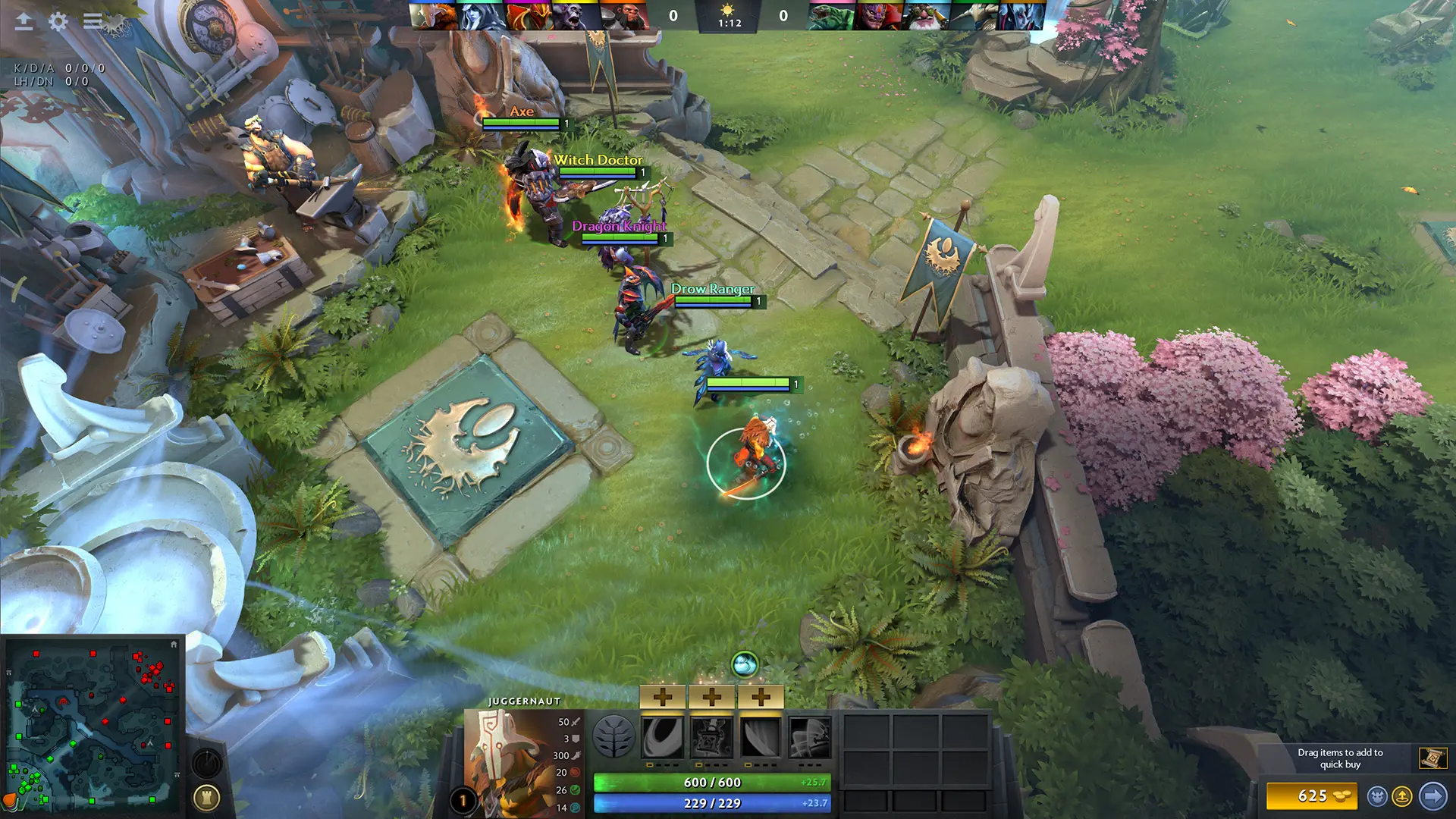Click the 625 gold button
This screenshot has width=1456, height=819.
pyautogui.click(x=1312, y=795)
